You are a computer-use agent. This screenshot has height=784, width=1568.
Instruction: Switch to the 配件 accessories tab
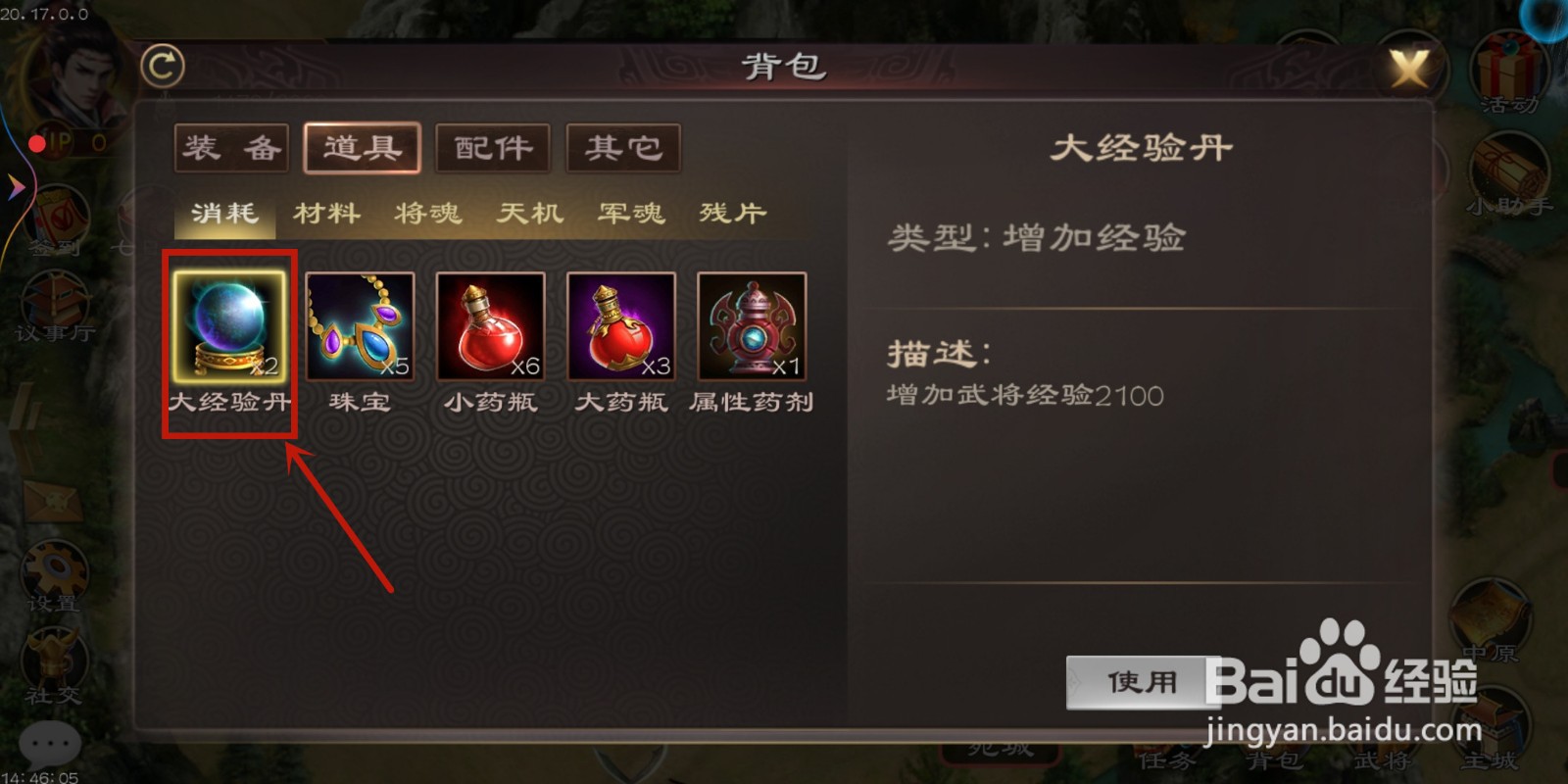[x=492, y=147]
